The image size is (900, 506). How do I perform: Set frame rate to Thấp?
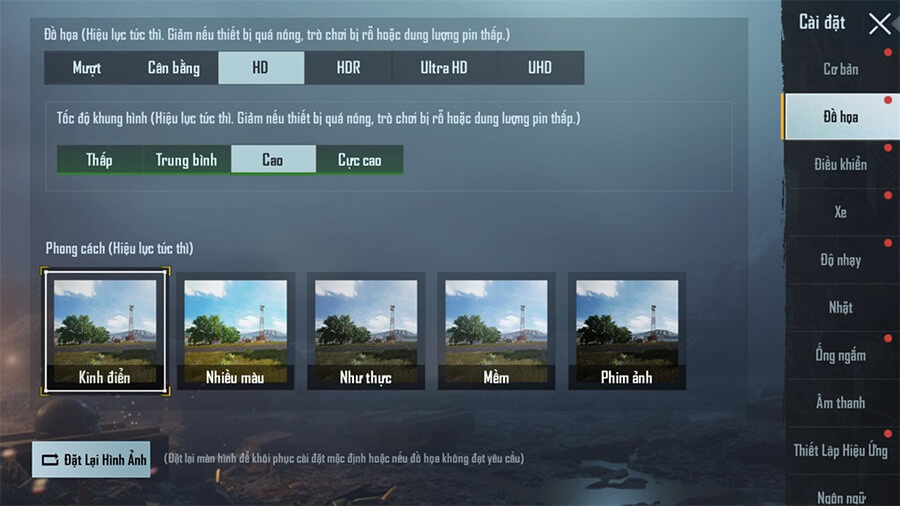pos(99,160)
